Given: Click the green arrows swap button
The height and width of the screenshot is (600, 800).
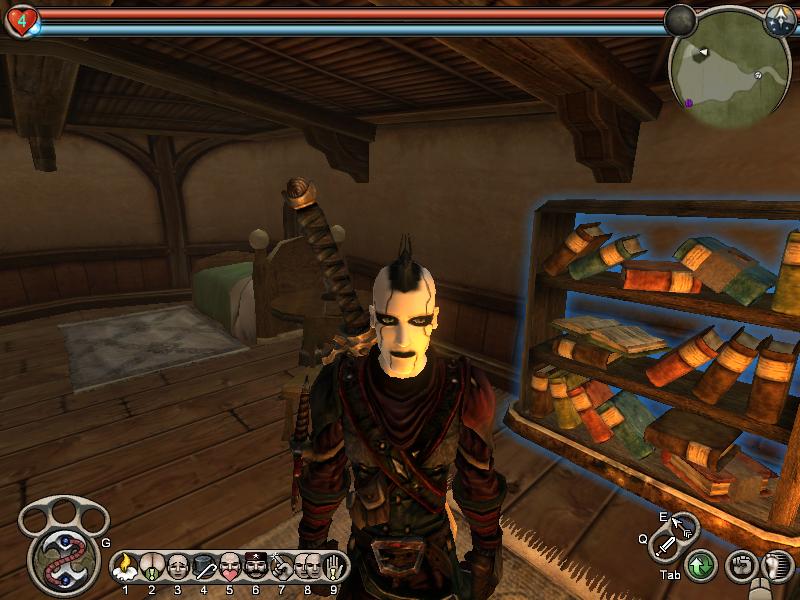Looking at the screenshot, I should [x=700, y=567].
